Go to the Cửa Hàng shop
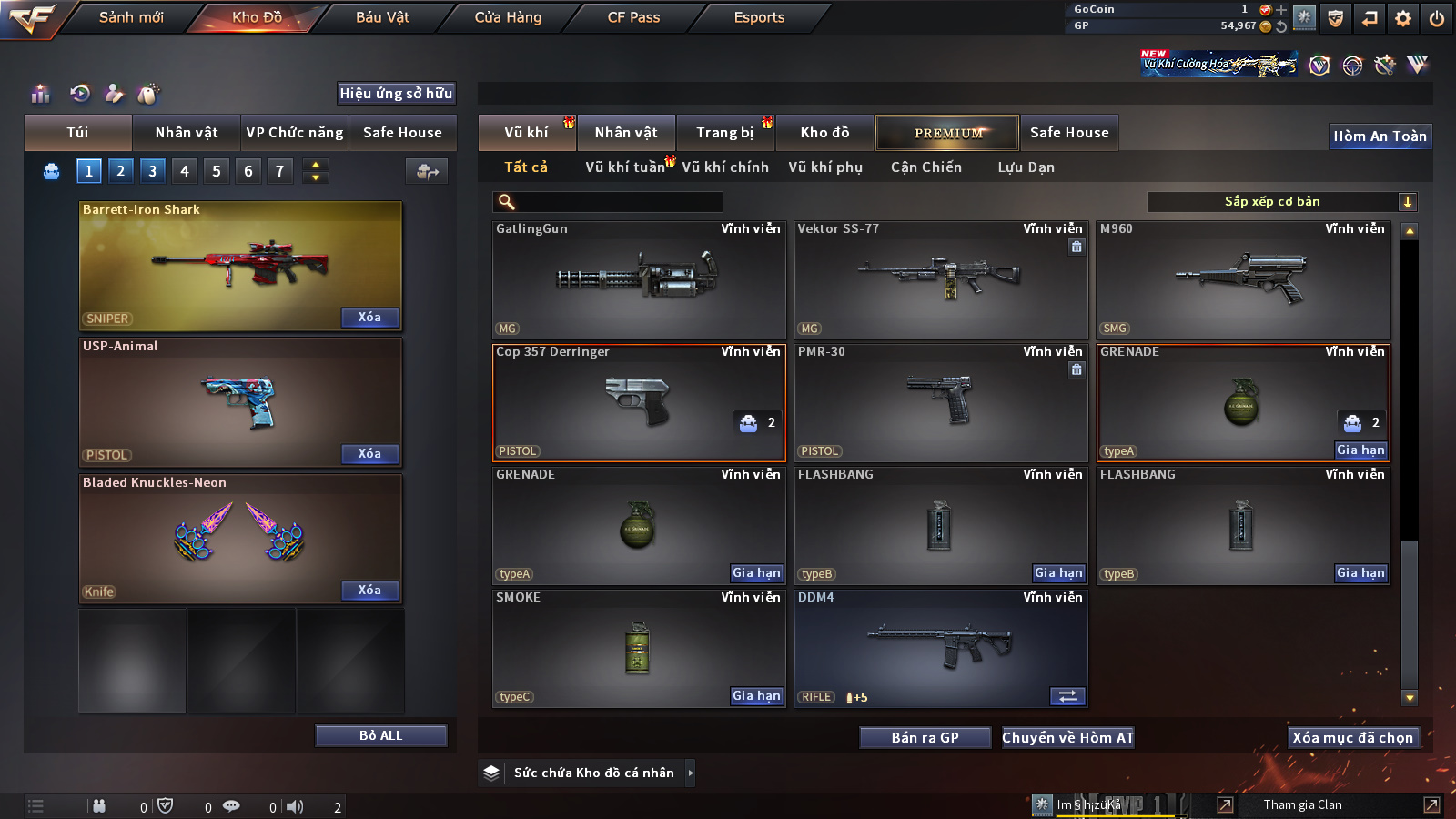1456x819 pixels. coord(508,17)
